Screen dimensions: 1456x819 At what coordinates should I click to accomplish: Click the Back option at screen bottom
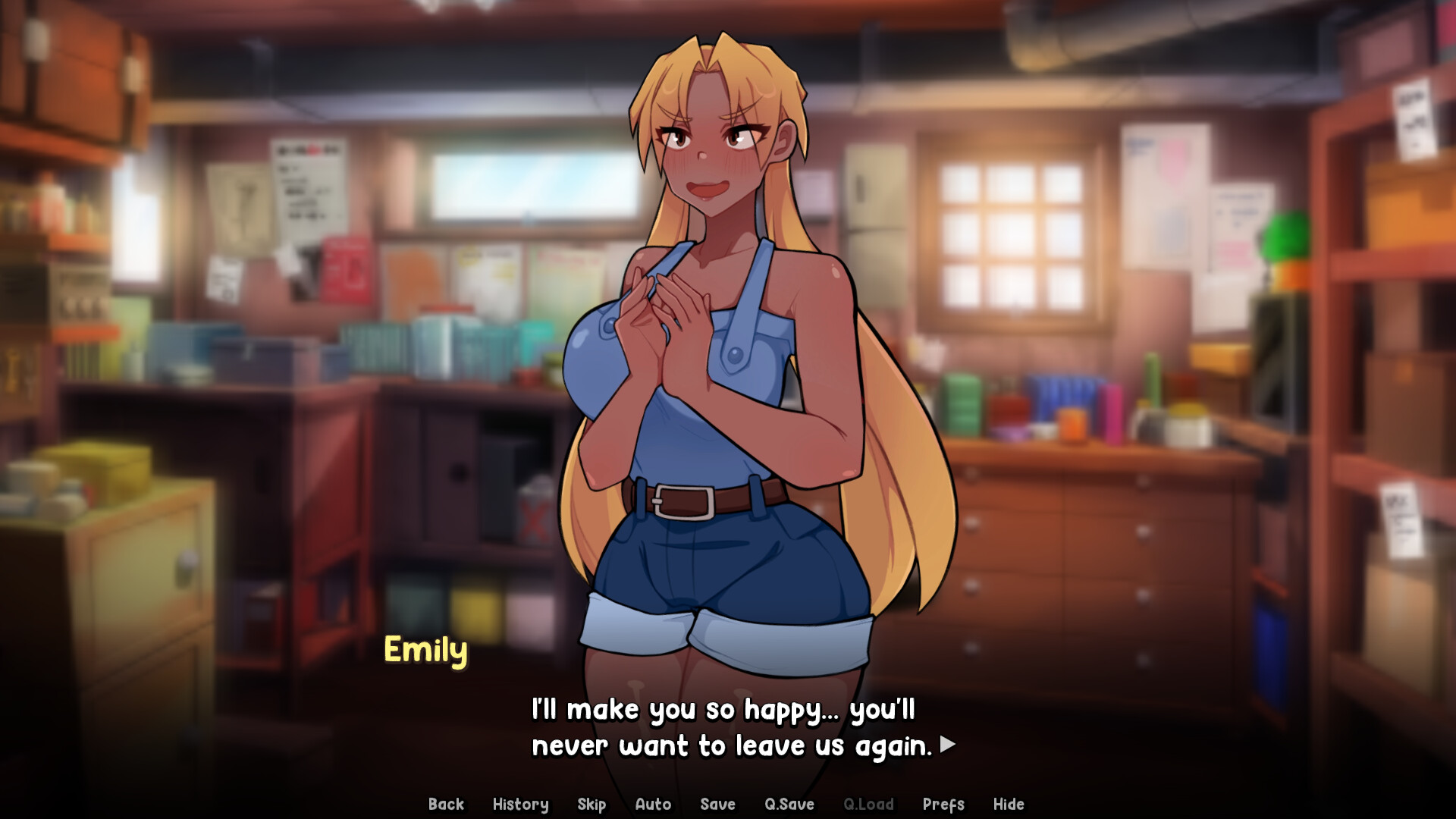coord(447,805)
